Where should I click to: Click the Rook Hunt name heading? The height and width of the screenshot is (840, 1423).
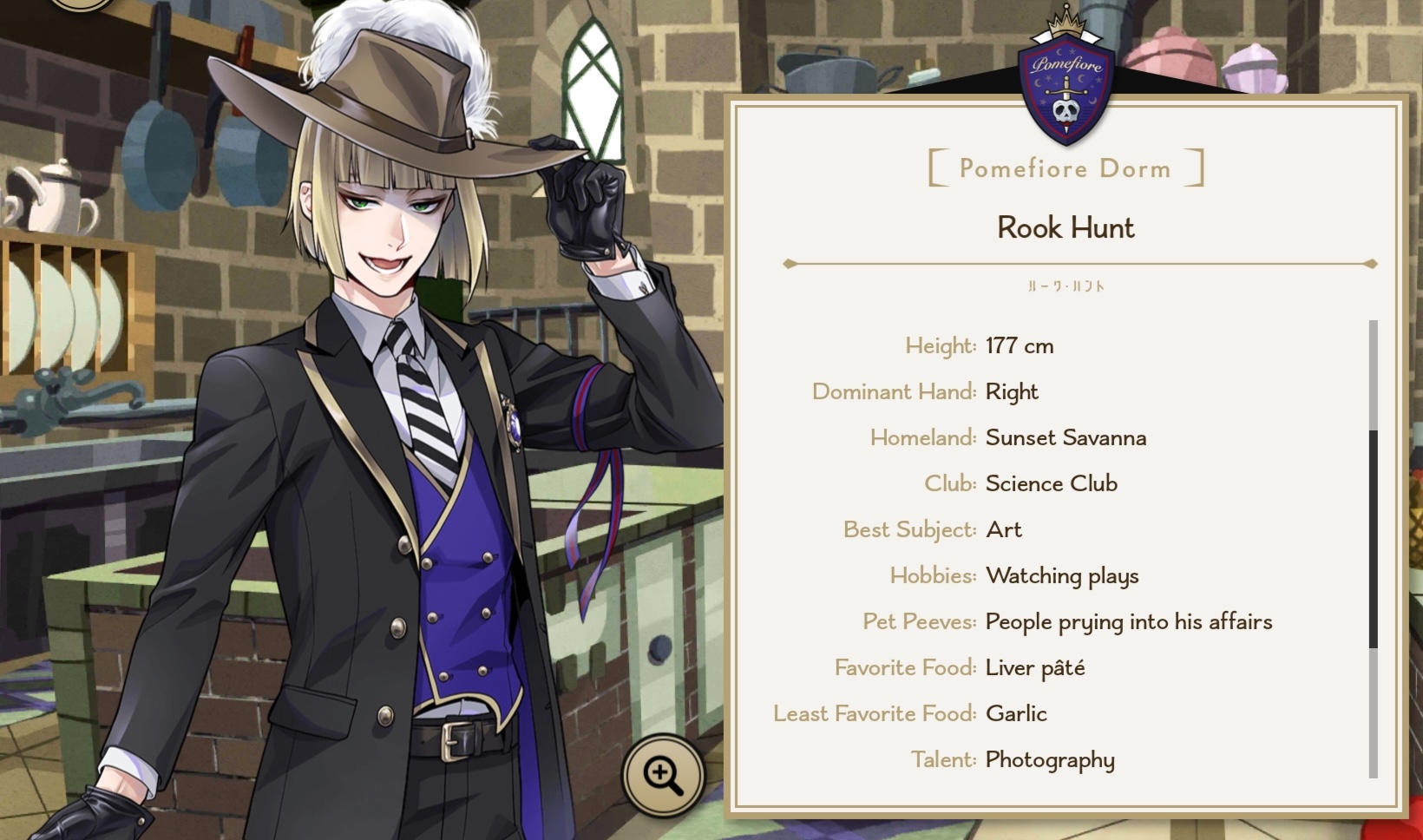click(x=1066, y=228)
